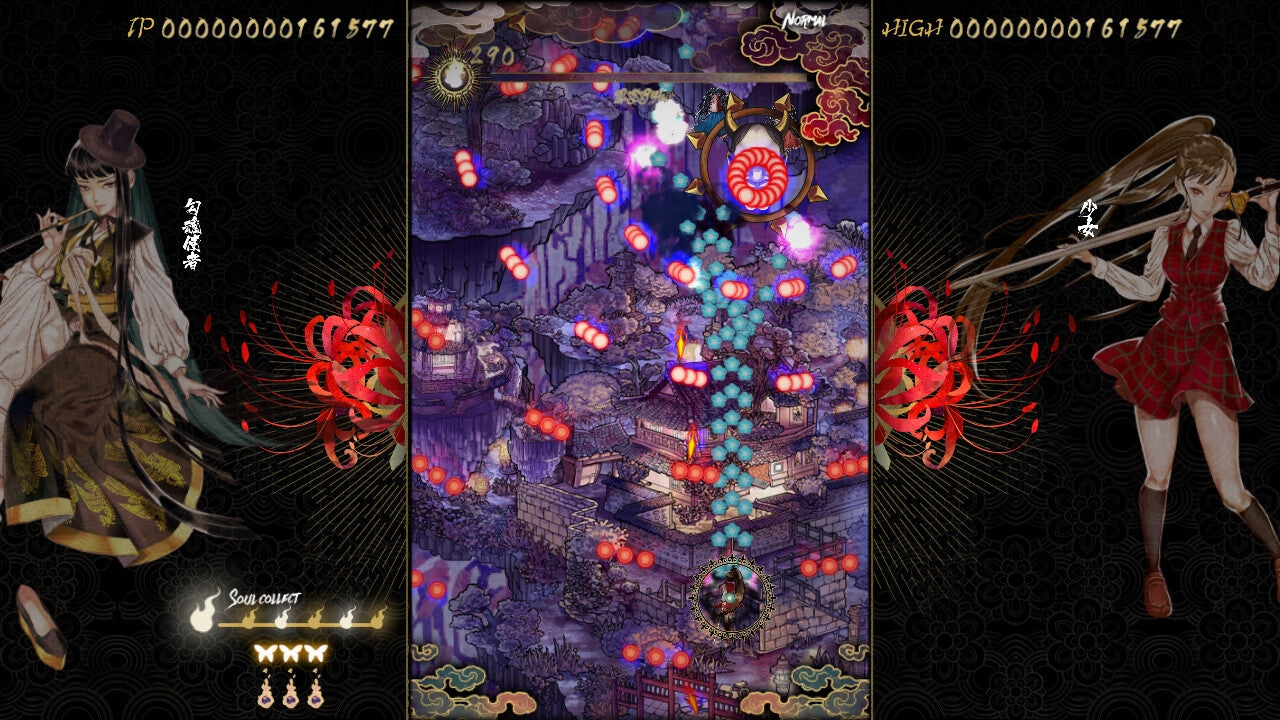Screen dimensions: 1280x720
Task: Click the third purple charm bomb icon
Action: click(315, 697)
